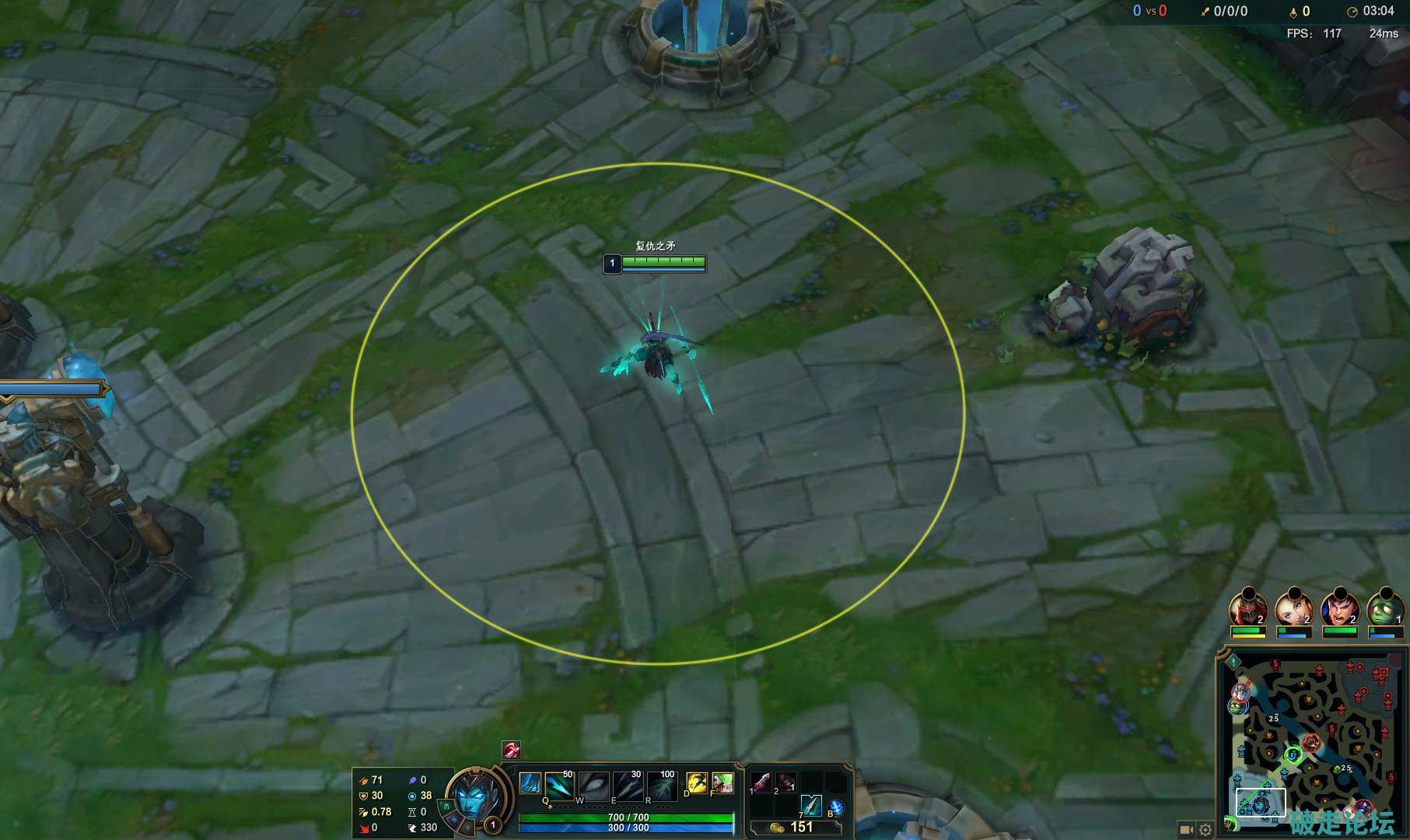1410x840 pixels.
Task: Use the potion item in slot 2
Action: coord(786,782)
